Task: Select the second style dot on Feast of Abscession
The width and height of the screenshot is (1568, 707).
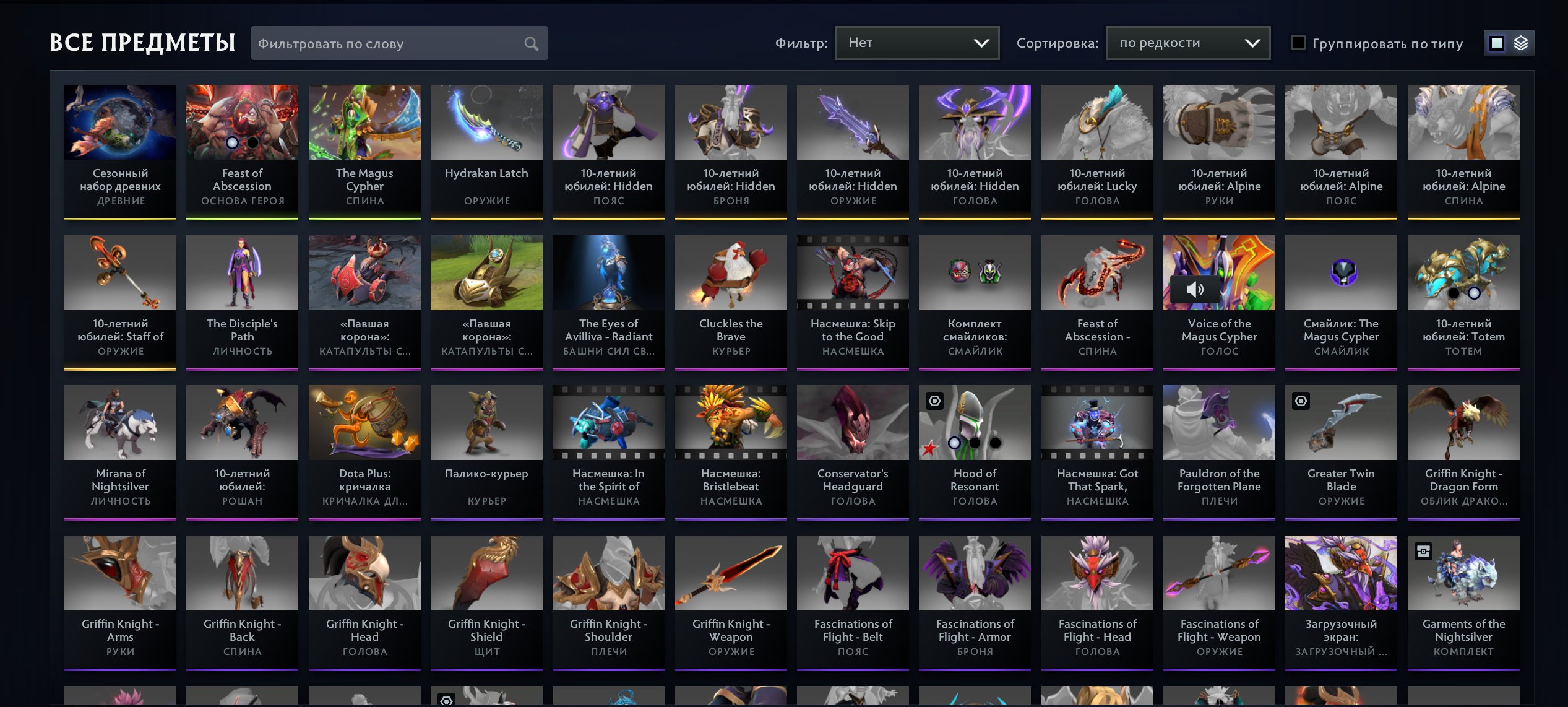Action: (x=253, y=143)
